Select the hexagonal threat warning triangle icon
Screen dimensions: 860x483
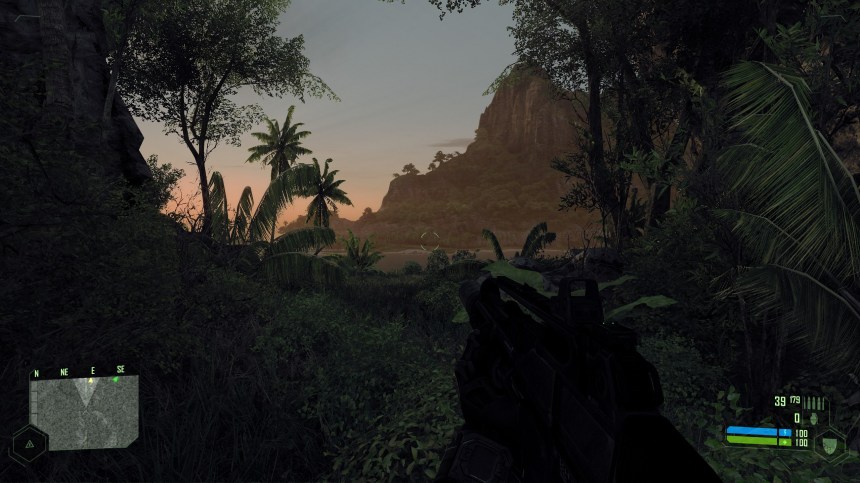pos(29,441)
